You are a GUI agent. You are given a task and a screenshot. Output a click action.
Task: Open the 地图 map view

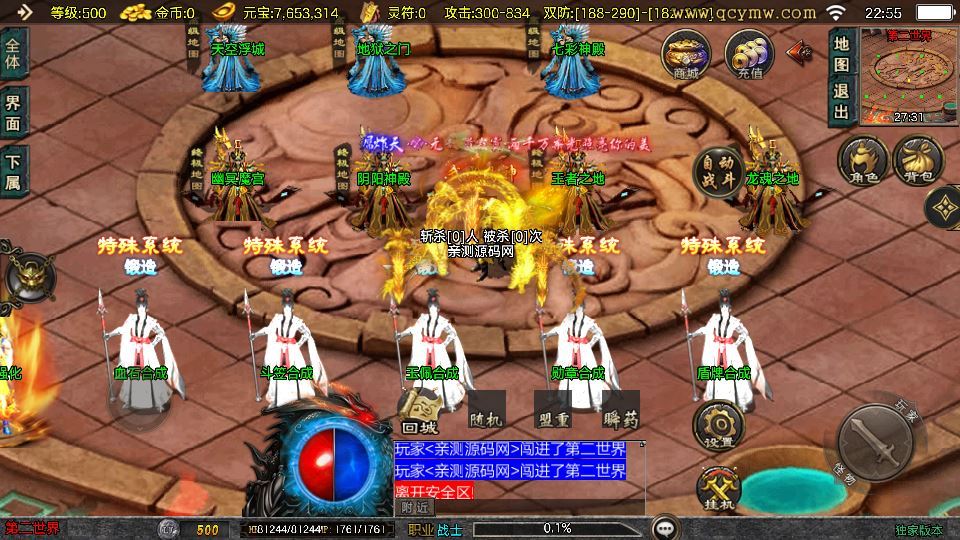(x=841, y=57)
